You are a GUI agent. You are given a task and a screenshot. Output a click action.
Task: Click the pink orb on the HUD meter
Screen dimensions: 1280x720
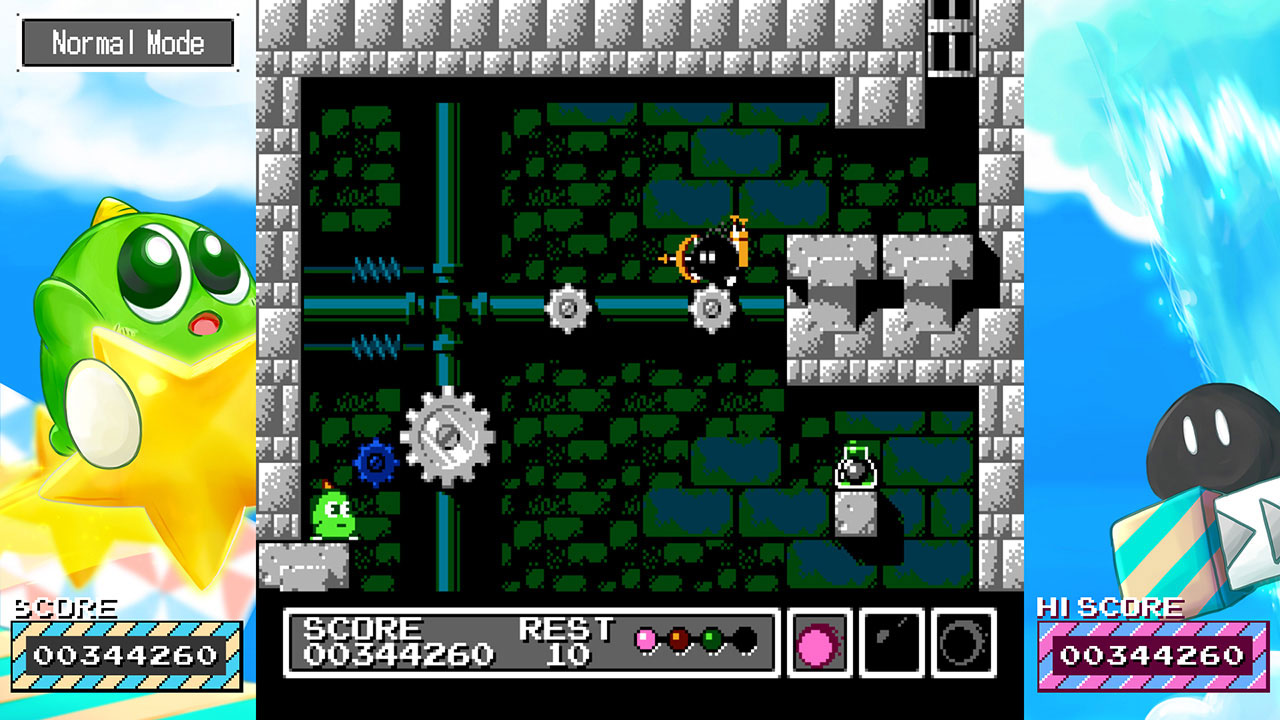pyautogui.click(x=644, y=640)
